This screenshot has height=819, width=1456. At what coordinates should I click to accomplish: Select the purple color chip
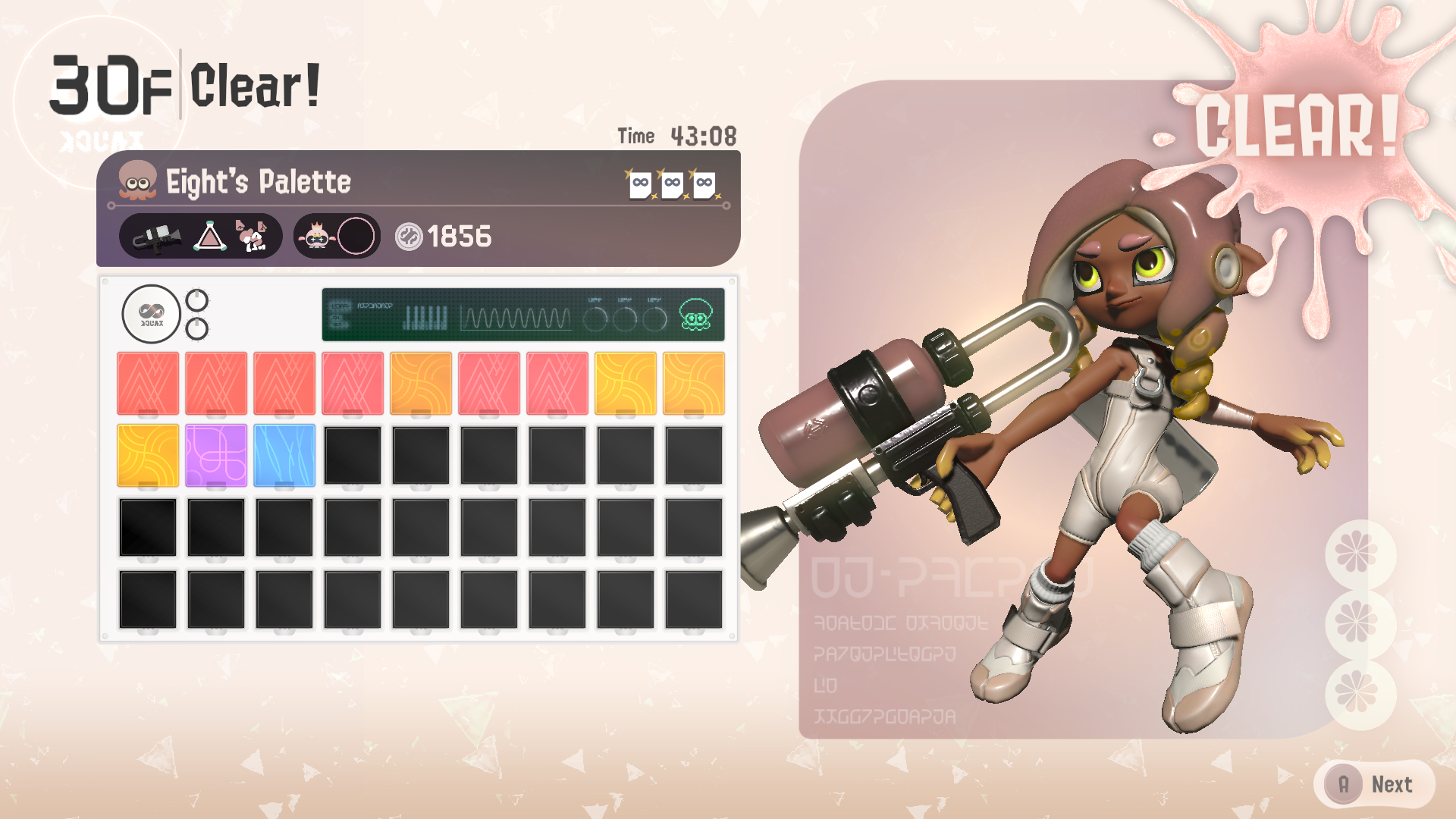coord(216,455)
